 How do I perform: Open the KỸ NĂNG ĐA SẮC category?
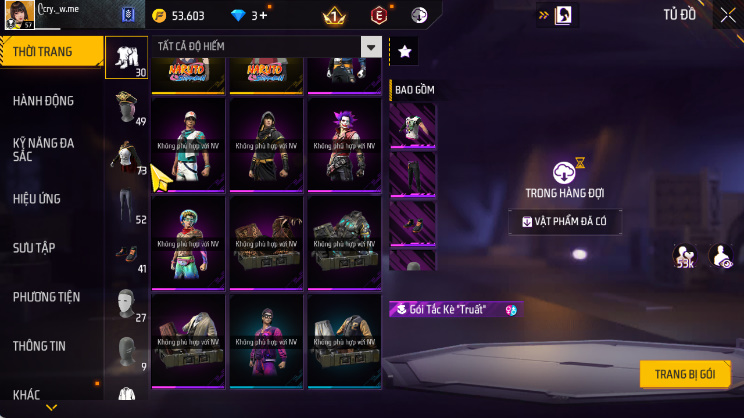click(44, 149)
